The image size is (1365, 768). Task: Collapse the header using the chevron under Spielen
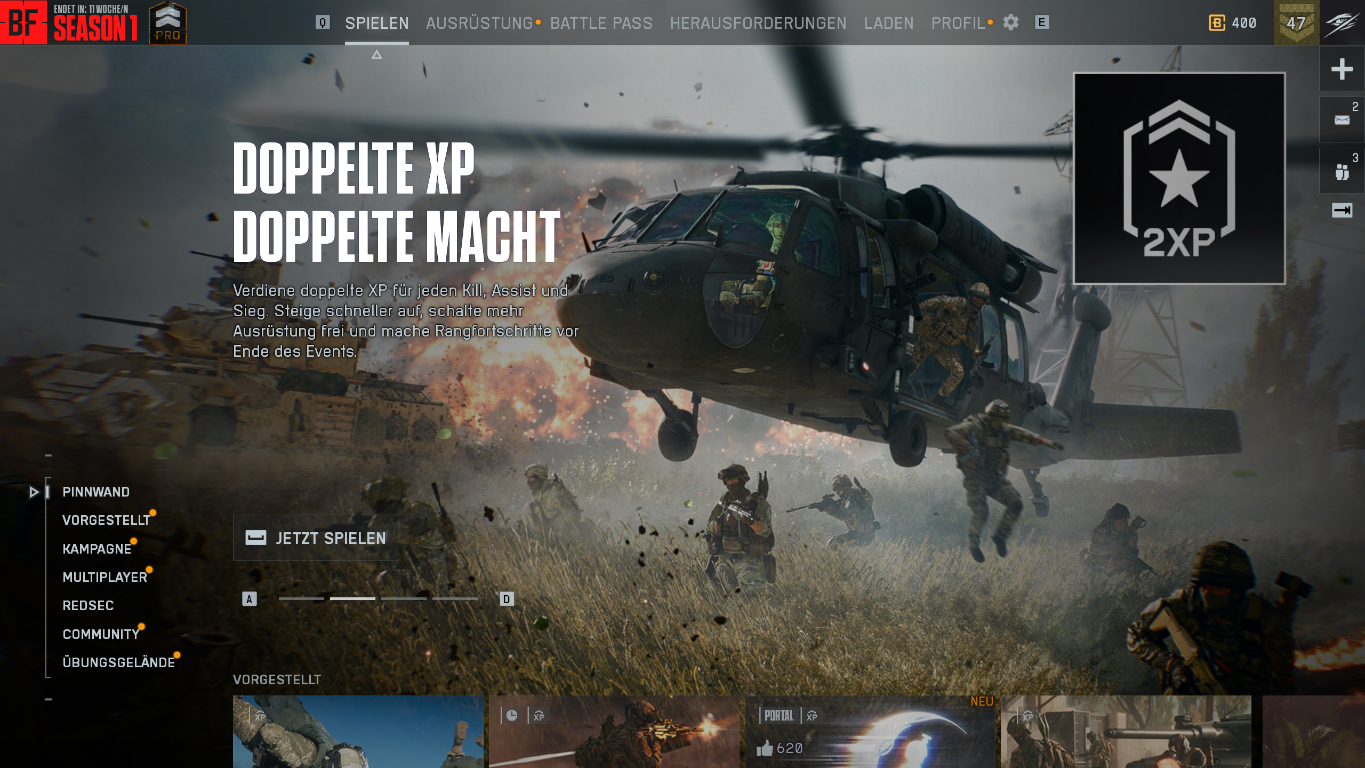click(x=376, y=54)
